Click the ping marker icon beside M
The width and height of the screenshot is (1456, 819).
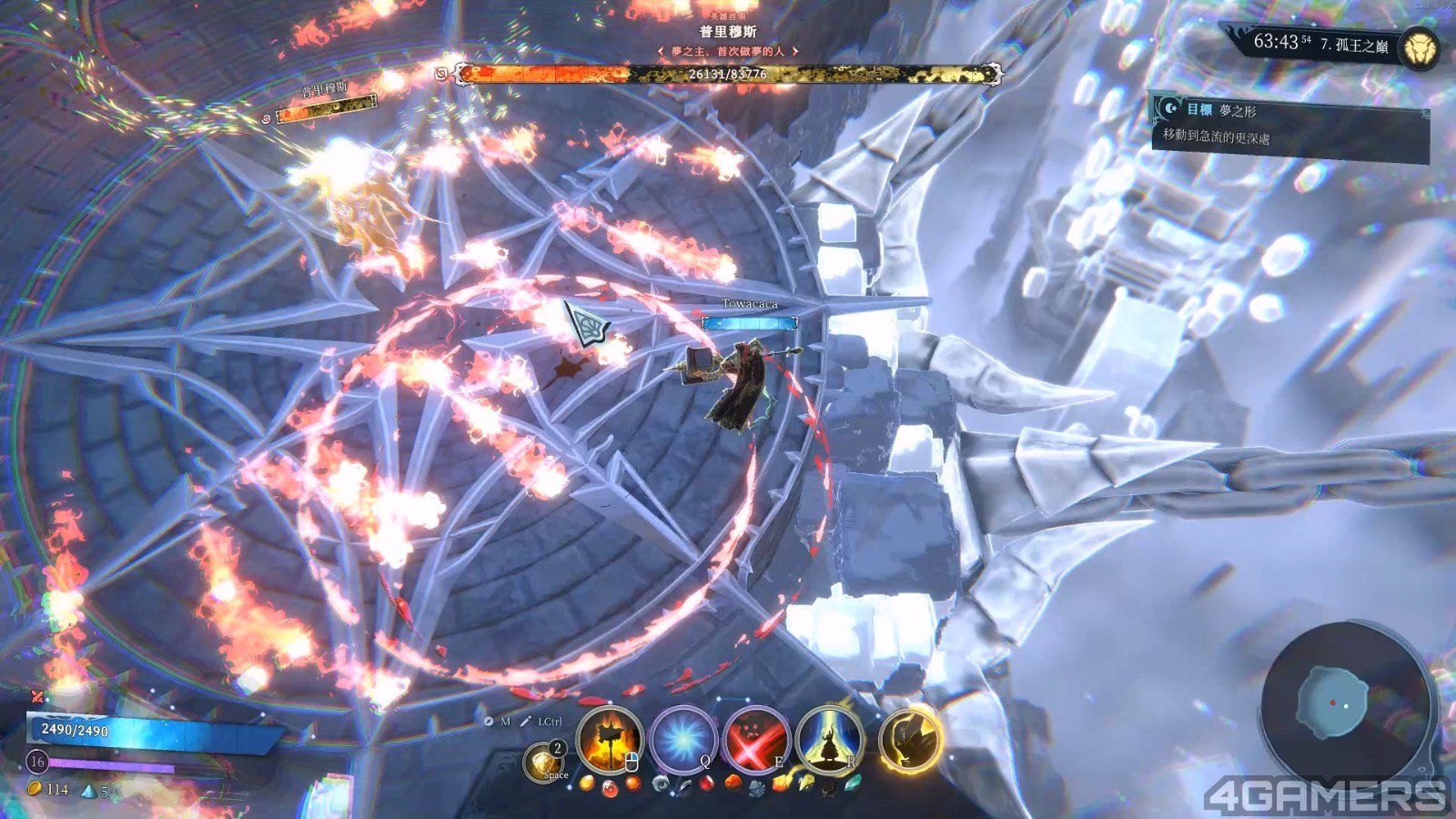[489, 722]
